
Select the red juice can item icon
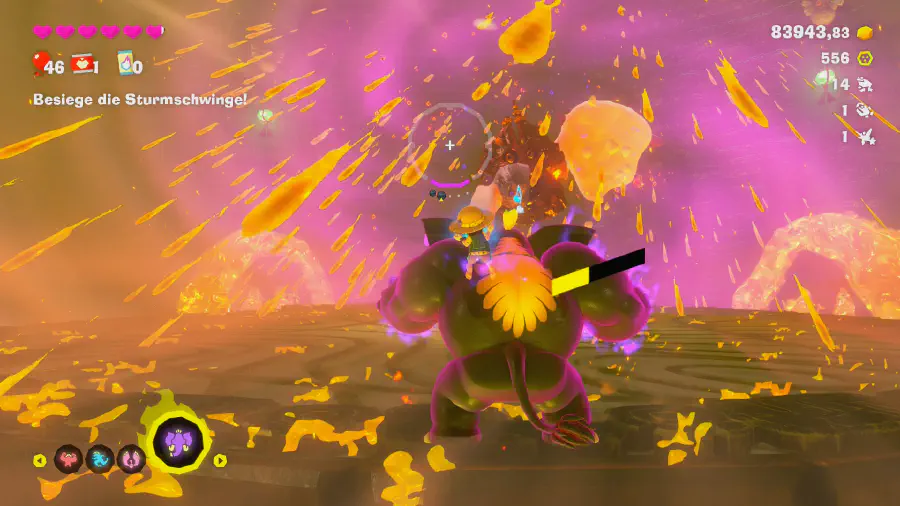pyautogui.click(x=83, y=65)
